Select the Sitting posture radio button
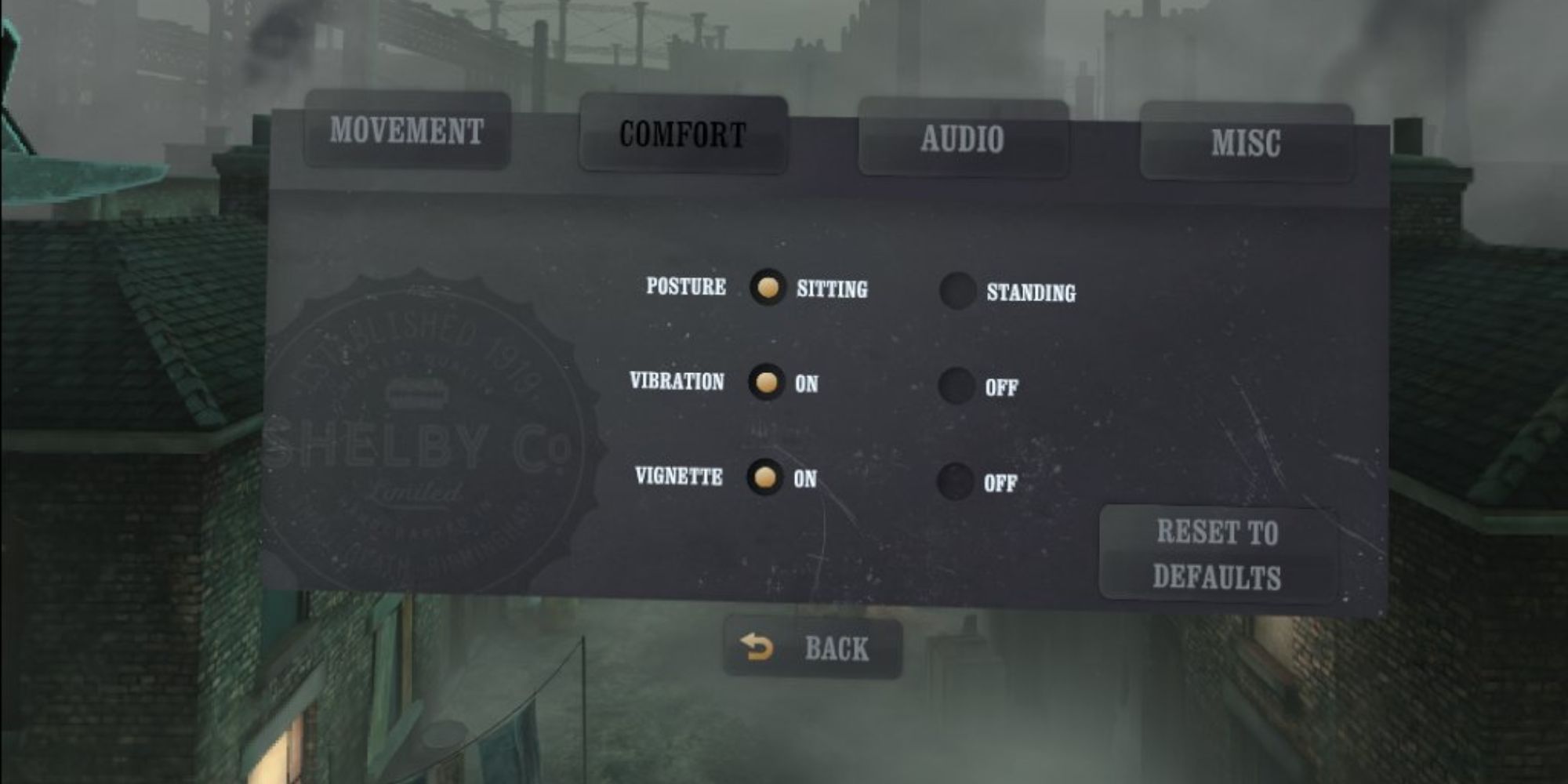 766,289
